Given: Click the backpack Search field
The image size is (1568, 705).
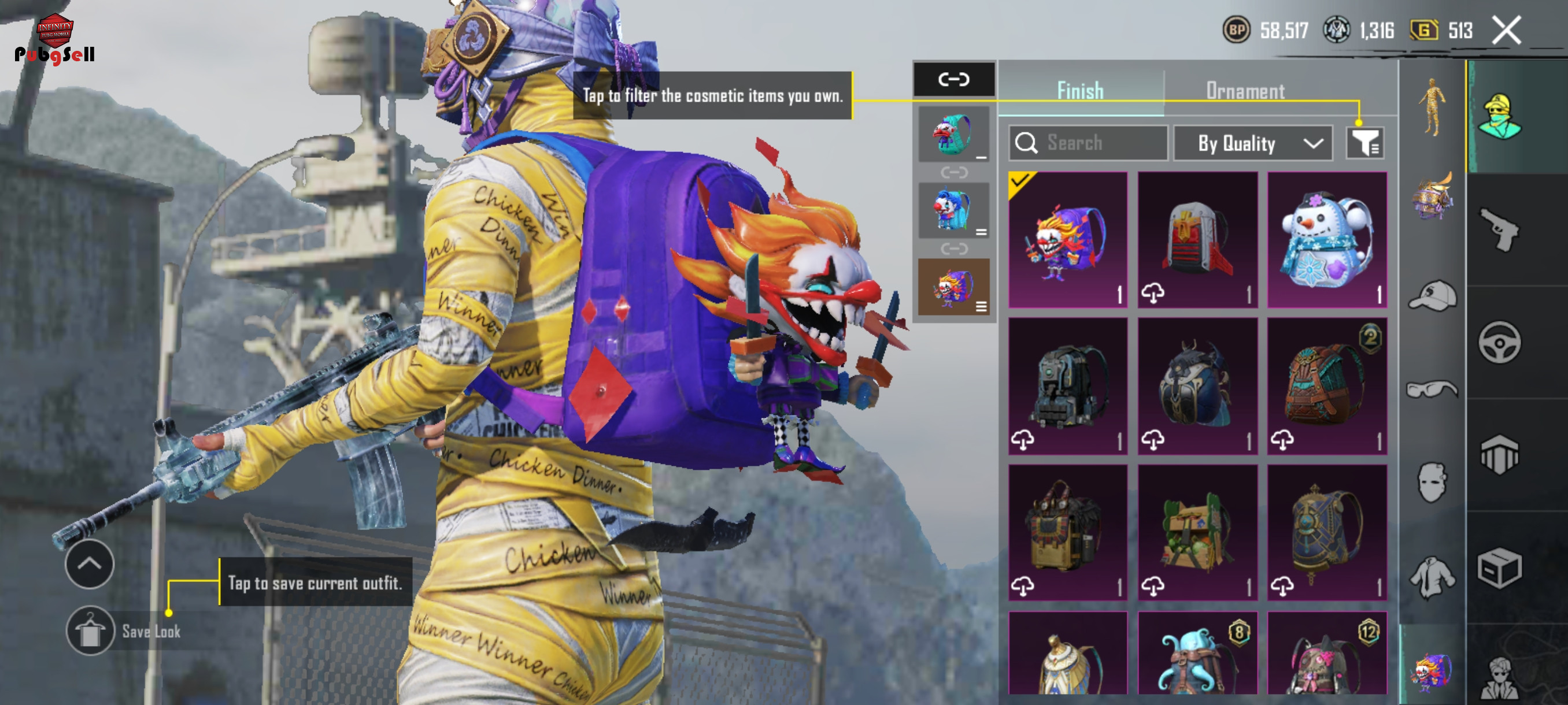Looking at the screenshot, I should 1088,143.
